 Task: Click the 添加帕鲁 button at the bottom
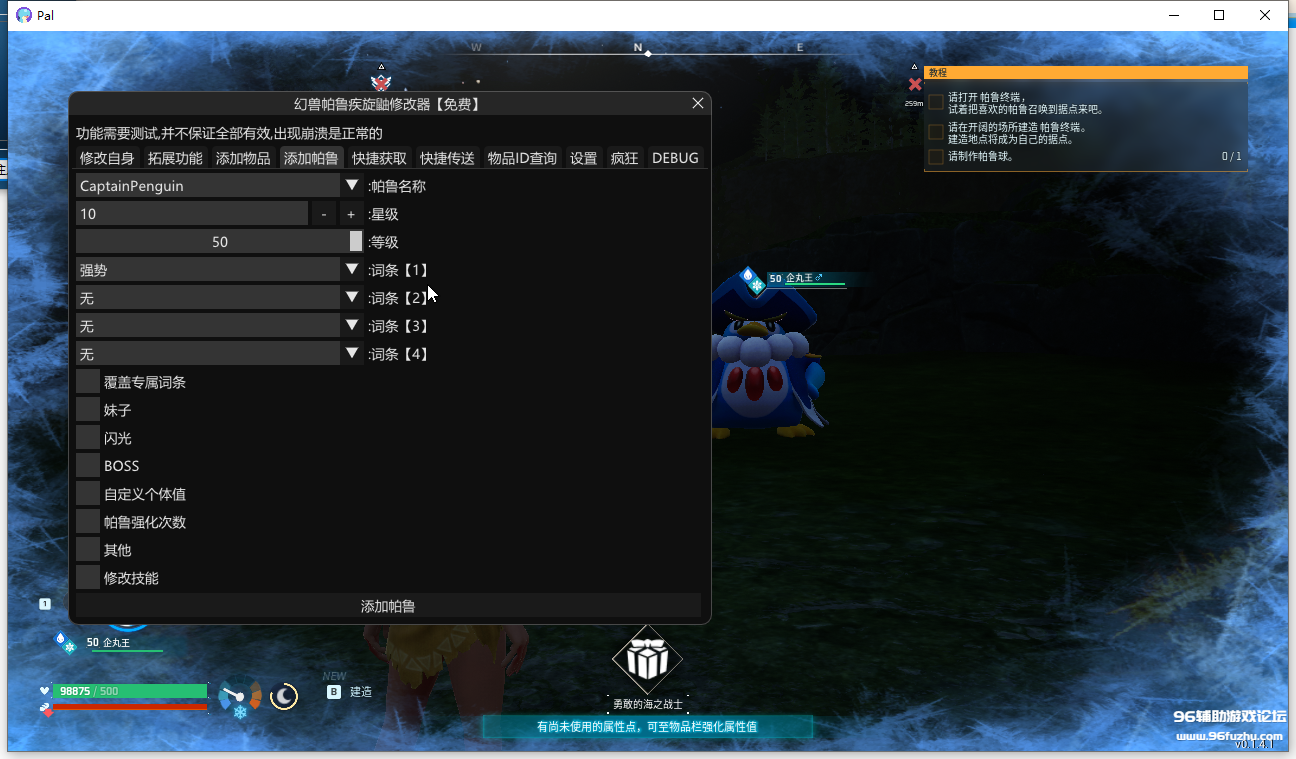388,606
